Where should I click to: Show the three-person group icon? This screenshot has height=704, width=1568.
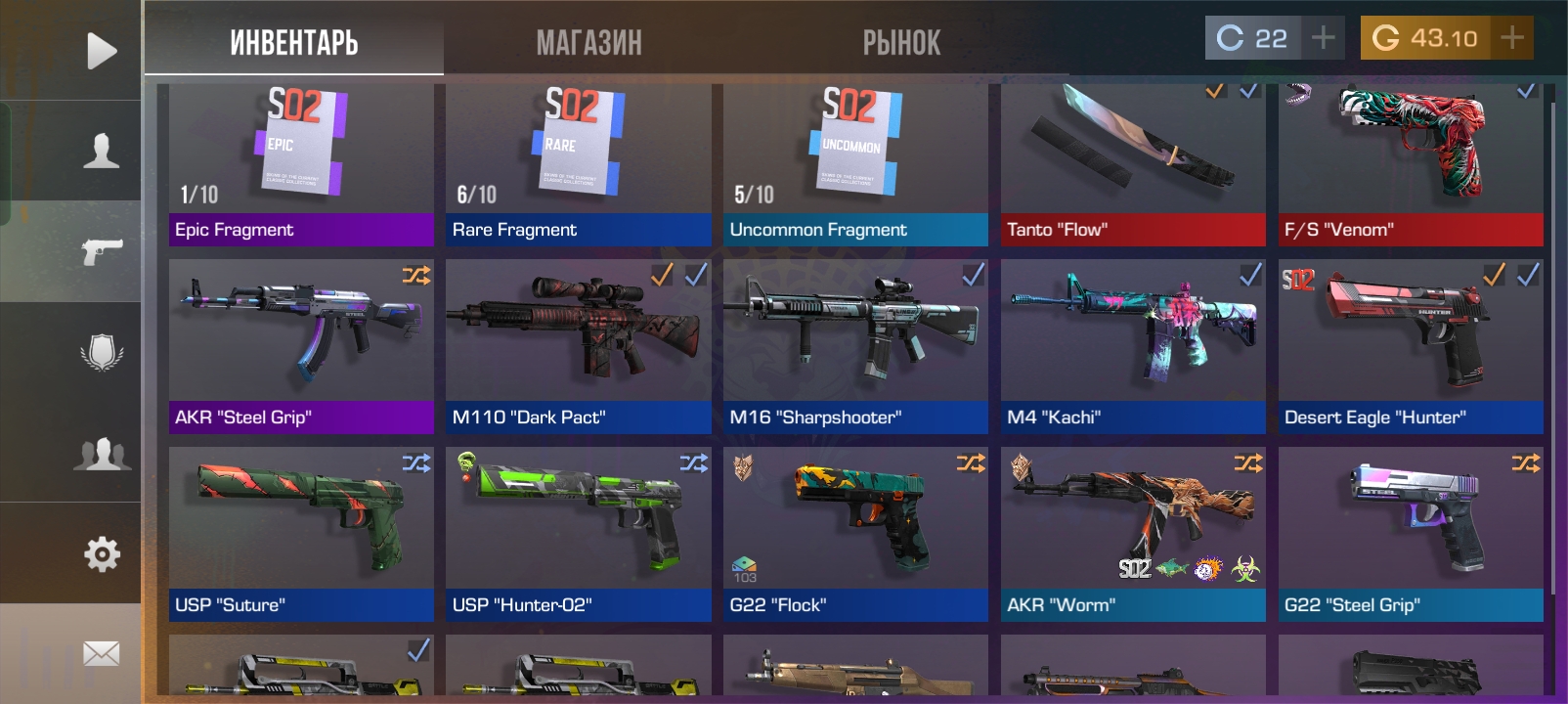(x=101, y=454)
